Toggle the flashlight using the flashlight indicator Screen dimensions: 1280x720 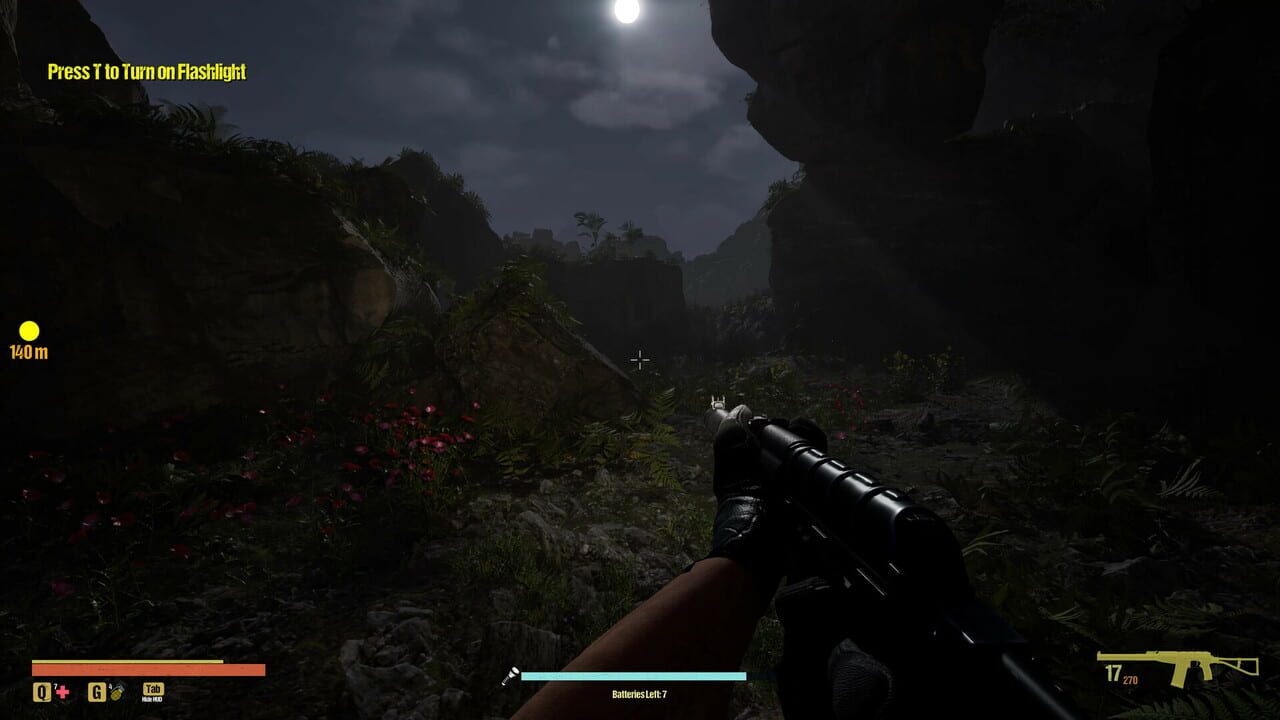512,674
